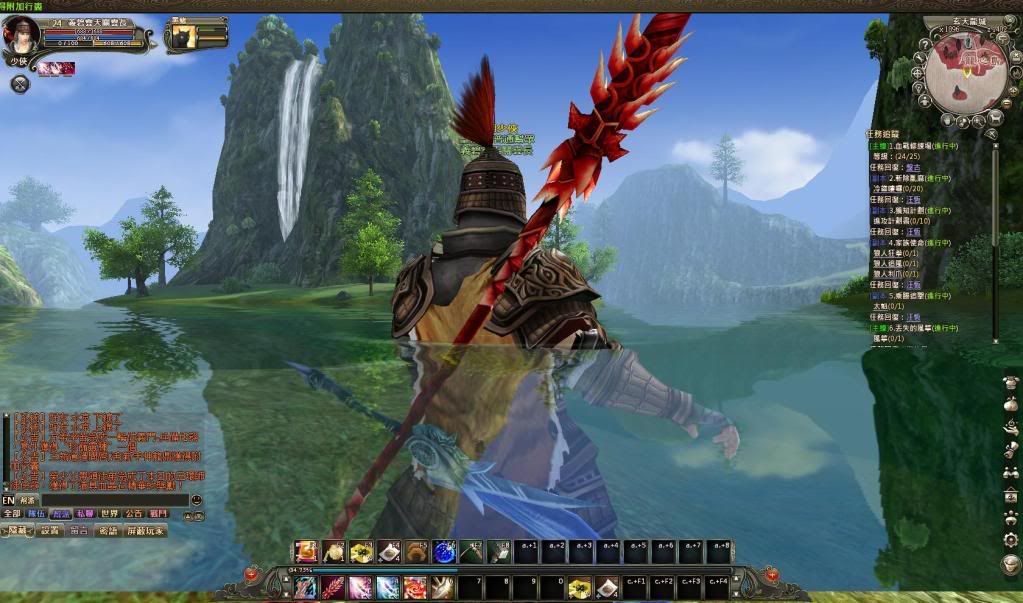Click the 隱藏 button to hide chat

[18, 531]
